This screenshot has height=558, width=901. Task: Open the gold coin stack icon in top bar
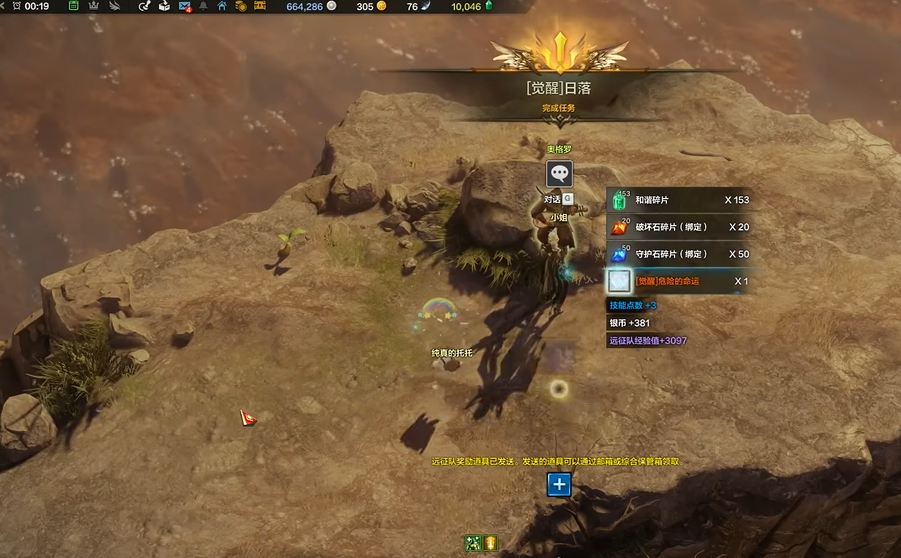[240, 6]
